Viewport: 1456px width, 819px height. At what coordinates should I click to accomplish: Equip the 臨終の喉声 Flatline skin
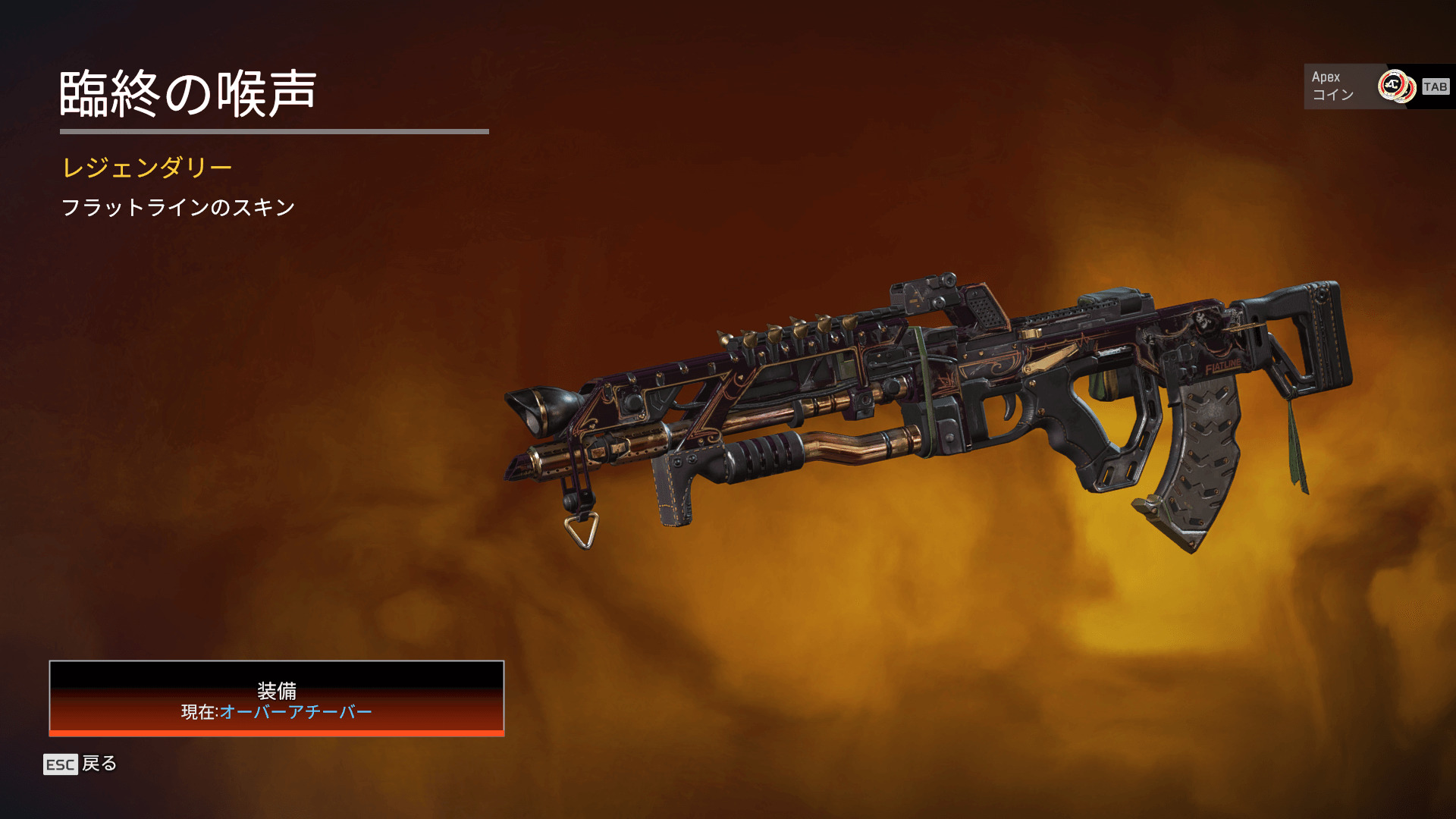276,698
